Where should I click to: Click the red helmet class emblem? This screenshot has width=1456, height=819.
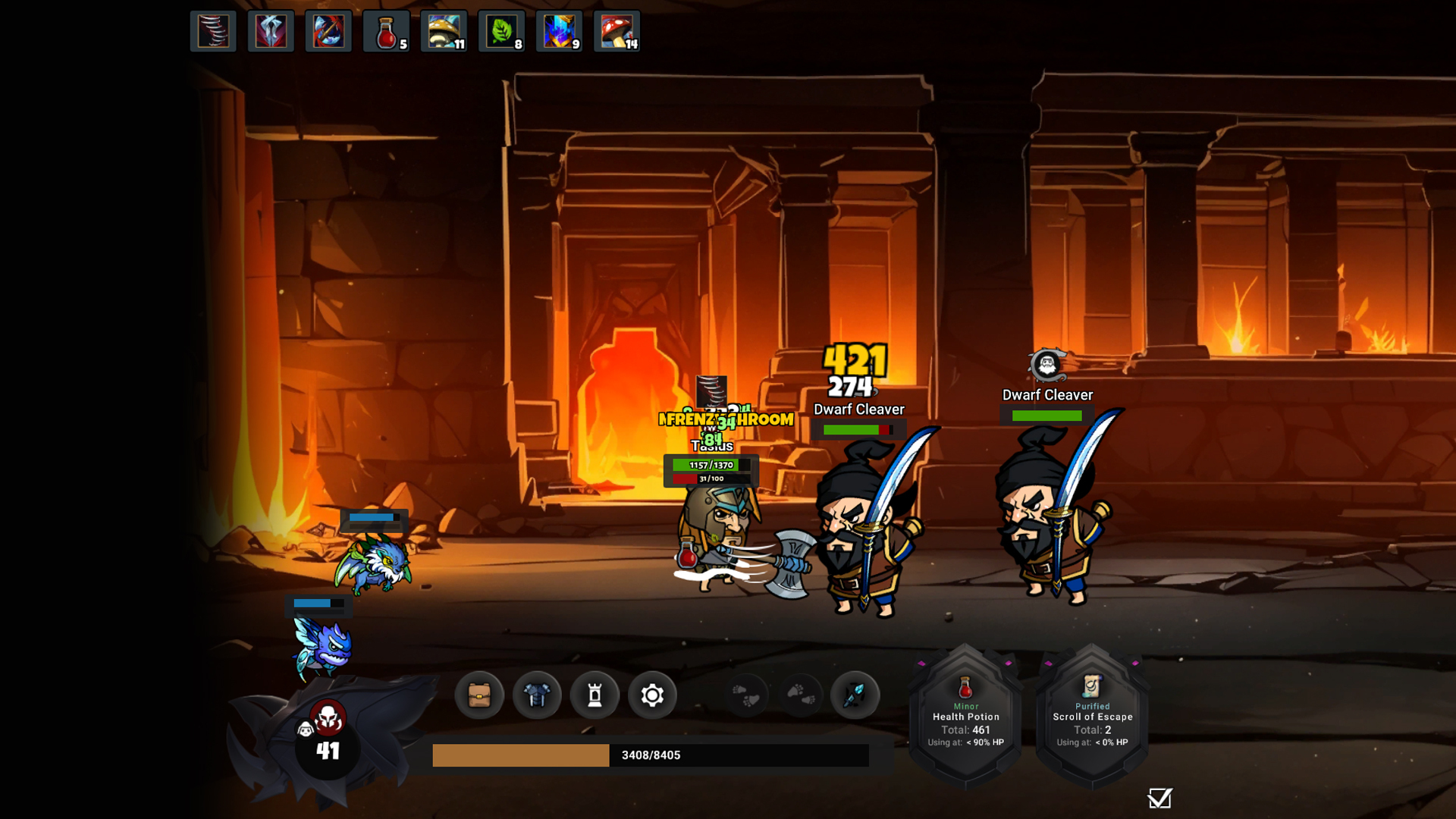(x=328, y=717)
